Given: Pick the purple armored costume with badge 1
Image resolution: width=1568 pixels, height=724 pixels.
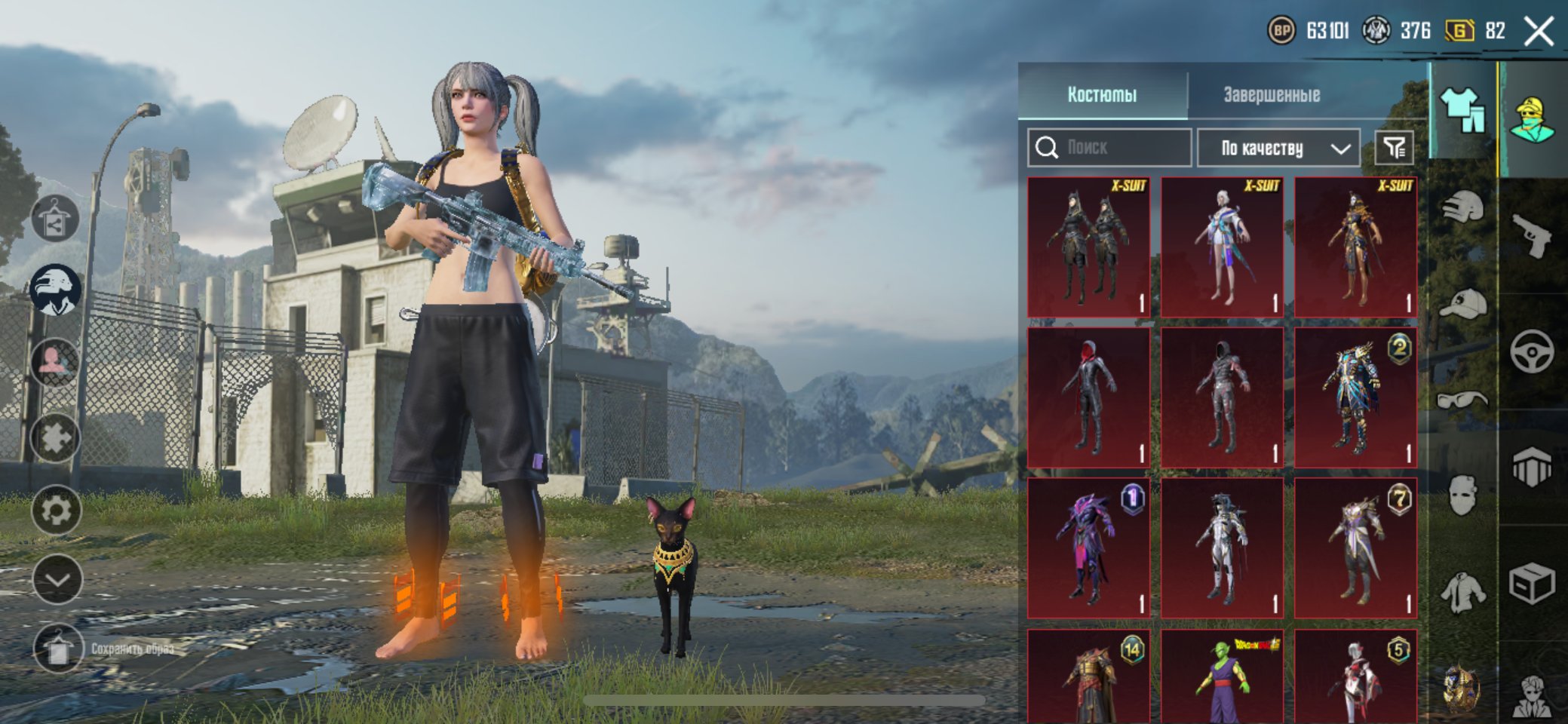Looking at the screenshot, I should pyautogui.click(x=1088, y=548).
